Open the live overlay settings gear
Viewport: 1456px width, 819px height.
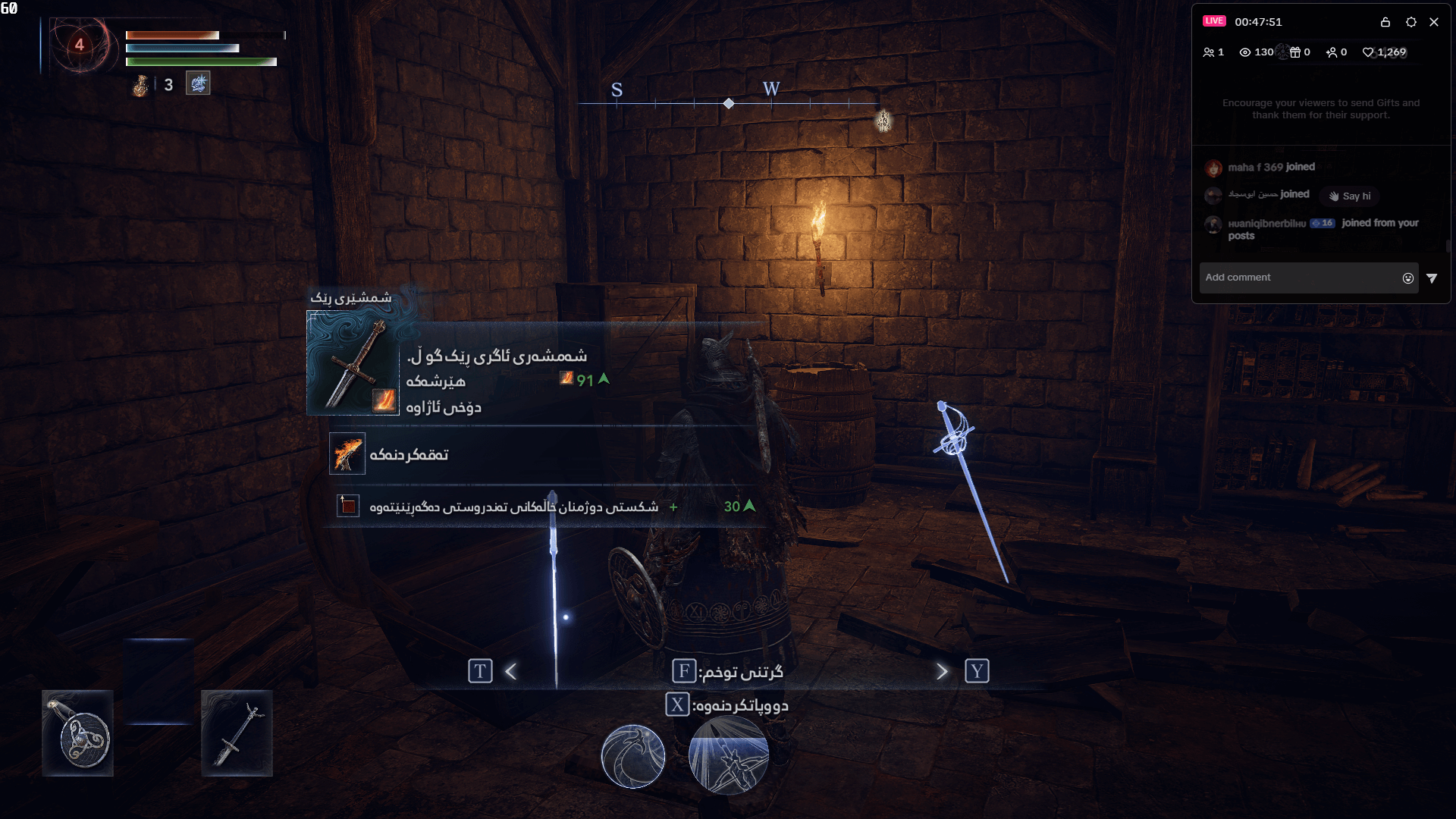click(x=1411, y=22)
